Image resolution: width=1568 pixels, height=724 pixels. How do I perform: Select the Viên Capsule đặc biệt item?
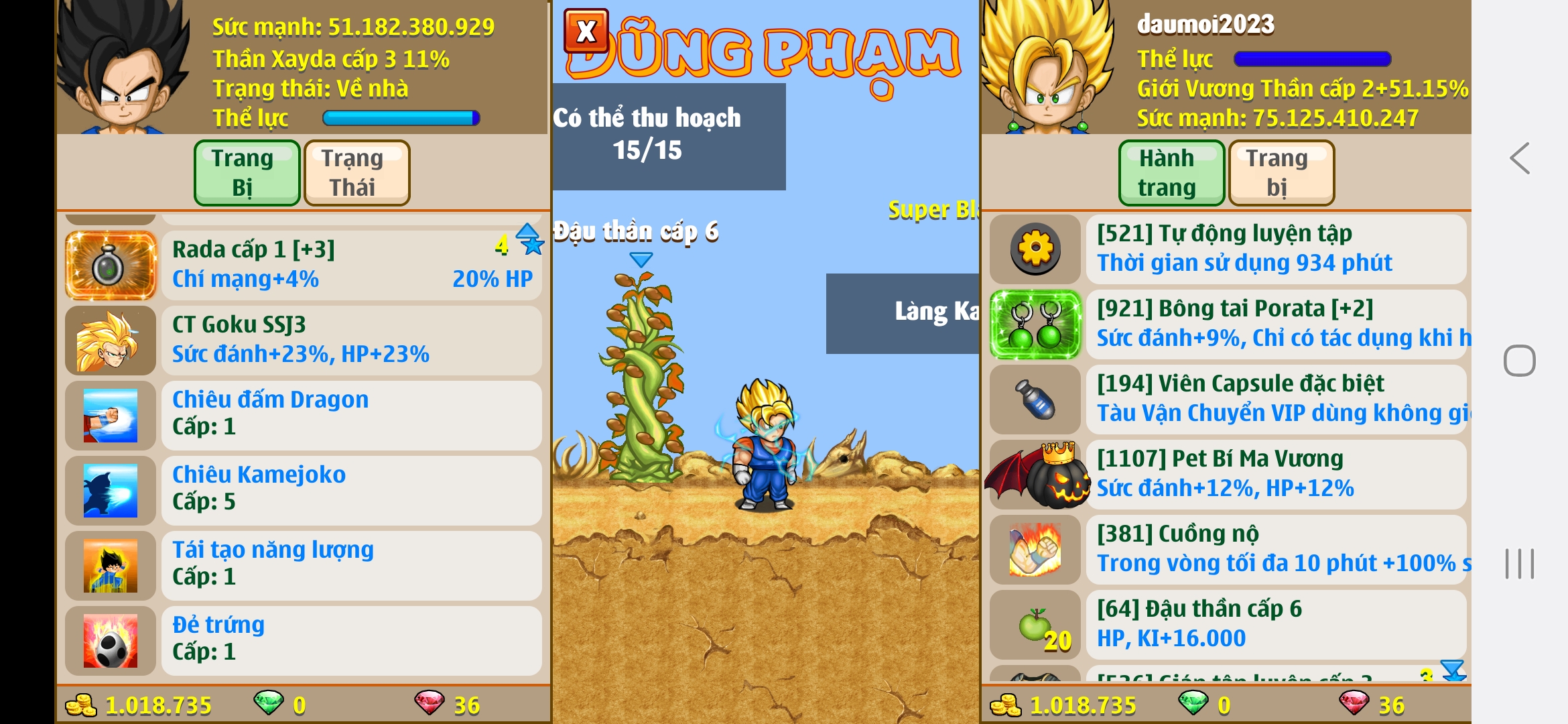point(1275,399)
